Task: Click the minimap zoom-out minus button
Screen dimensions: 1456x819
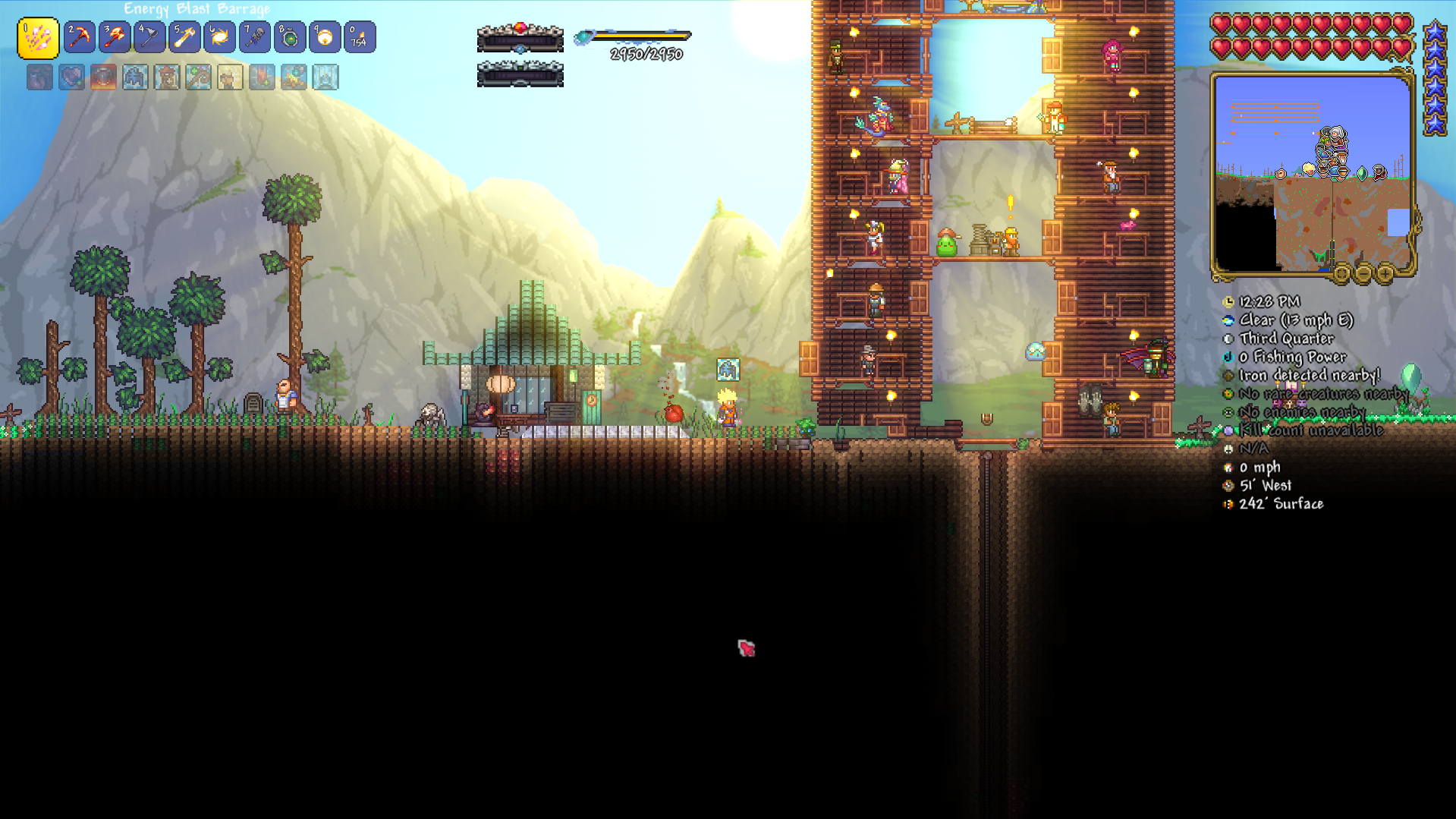Action: [1363, 273]
